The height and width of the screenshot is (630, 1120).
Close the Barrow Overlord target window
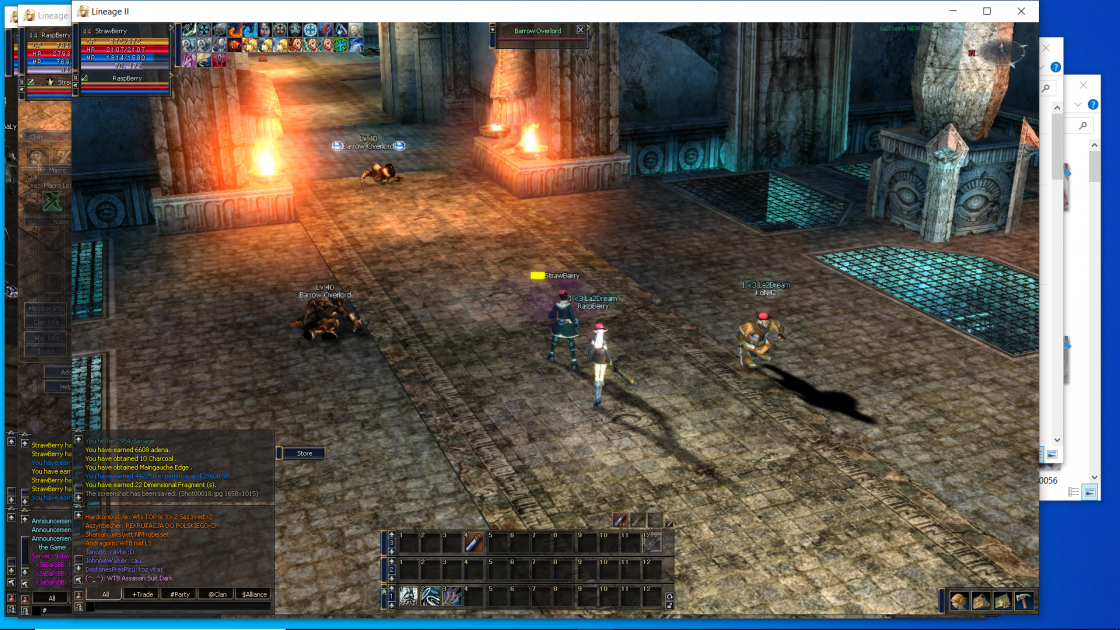[580, 31]
